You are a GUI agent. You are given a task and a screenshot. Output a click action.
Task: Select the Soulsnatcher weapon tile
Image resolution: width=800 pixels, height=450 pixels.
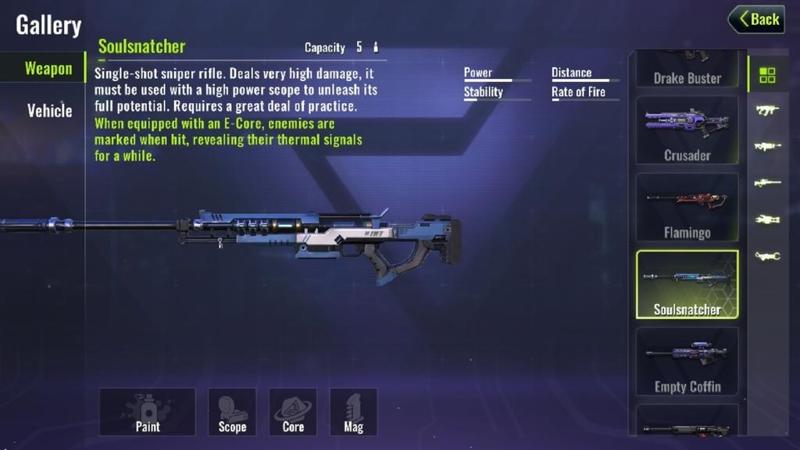point(687,284)
